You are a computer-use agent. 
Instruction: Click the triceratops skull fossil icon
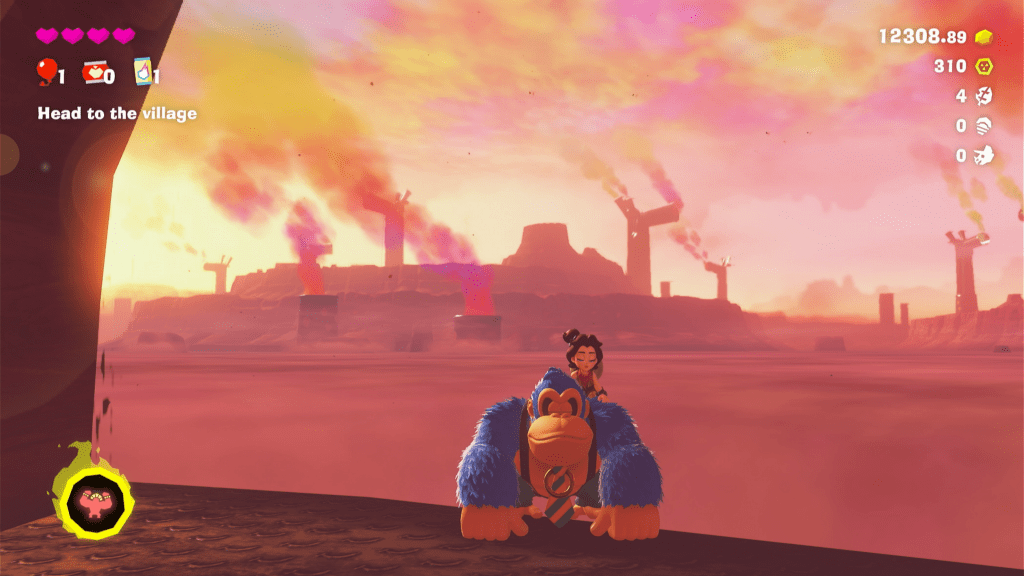coord(984,155)
